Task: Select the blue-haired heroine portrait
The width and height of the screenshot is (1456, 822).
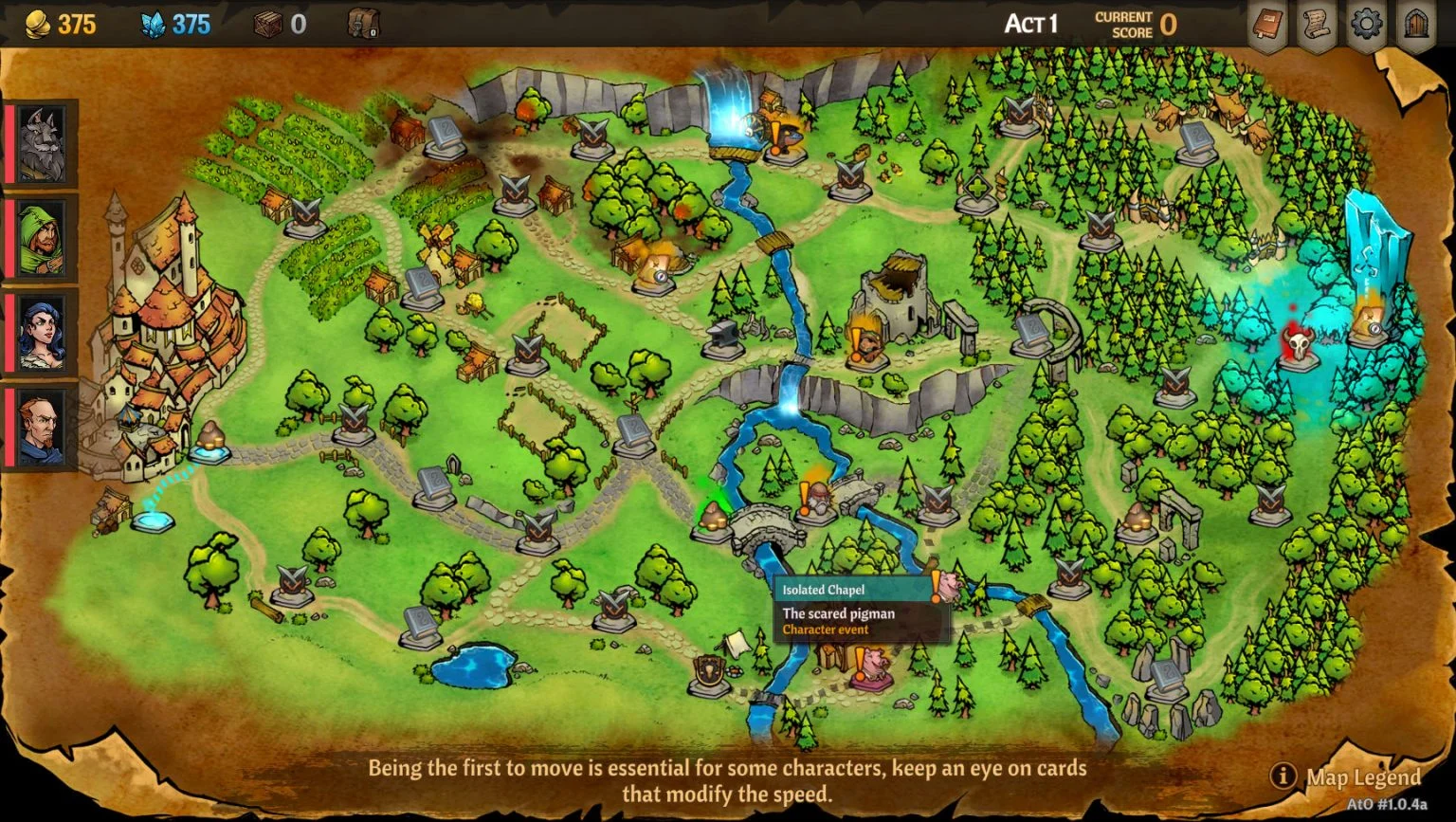Action: (40, 332)
